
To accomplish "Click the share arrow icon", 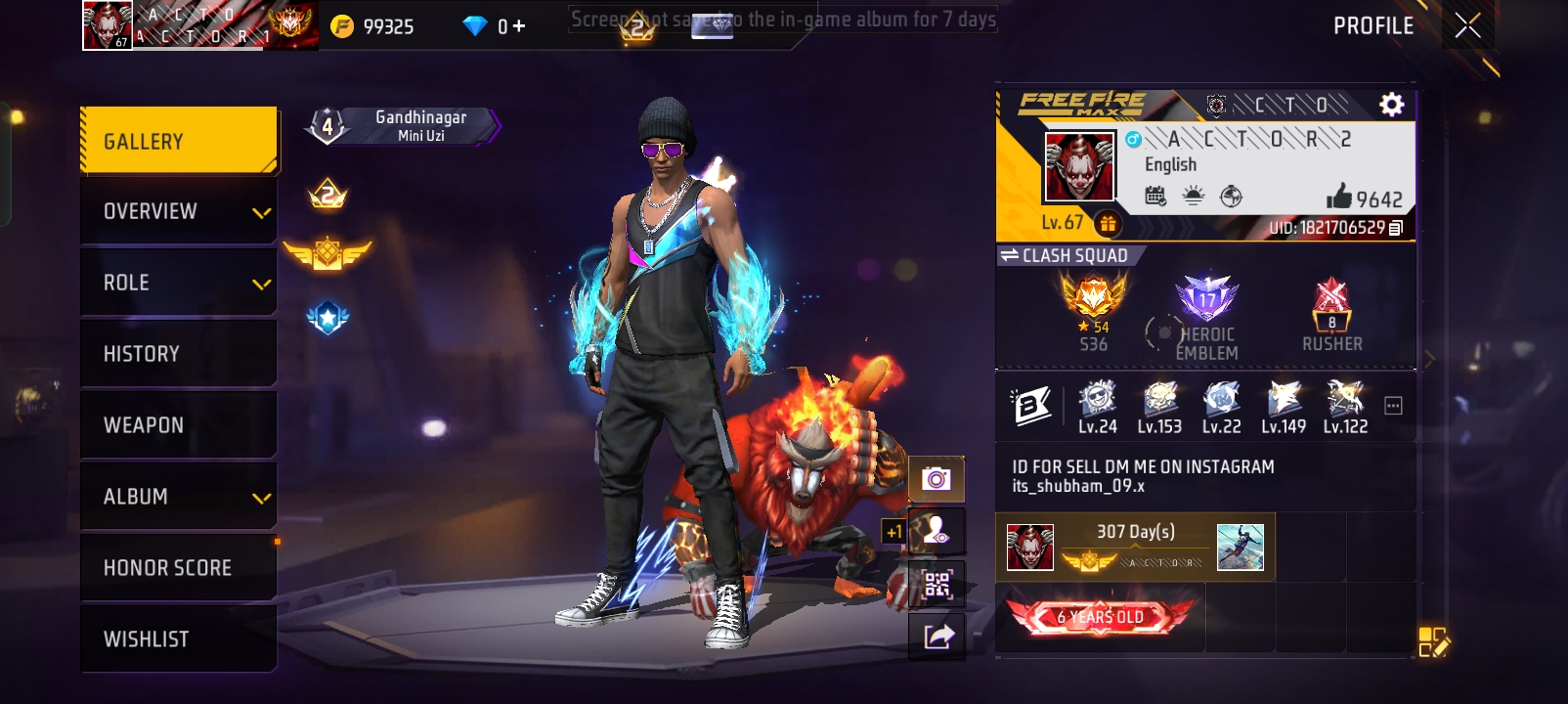I will [936, 638].
